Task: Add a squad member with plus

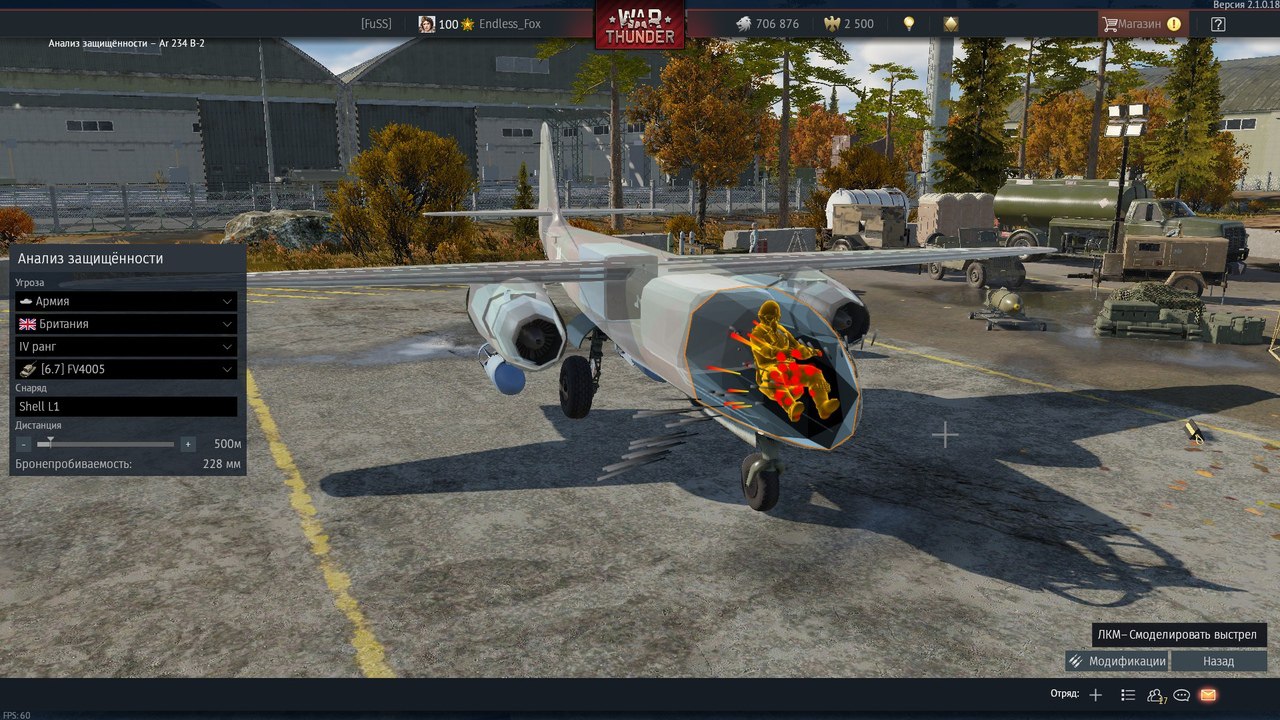Action: [x=1096, y=695]
